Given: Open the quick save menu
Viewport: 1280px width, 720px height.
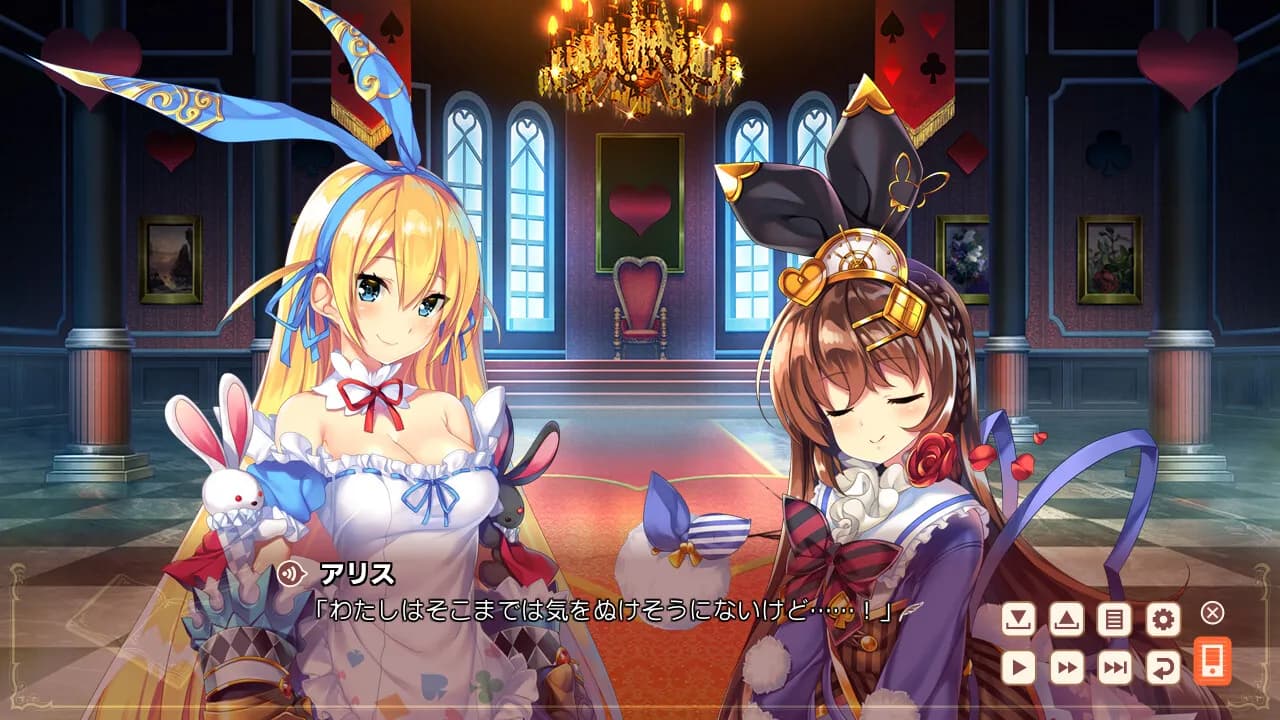Looking at the screenshot, I should [1016, 619].
